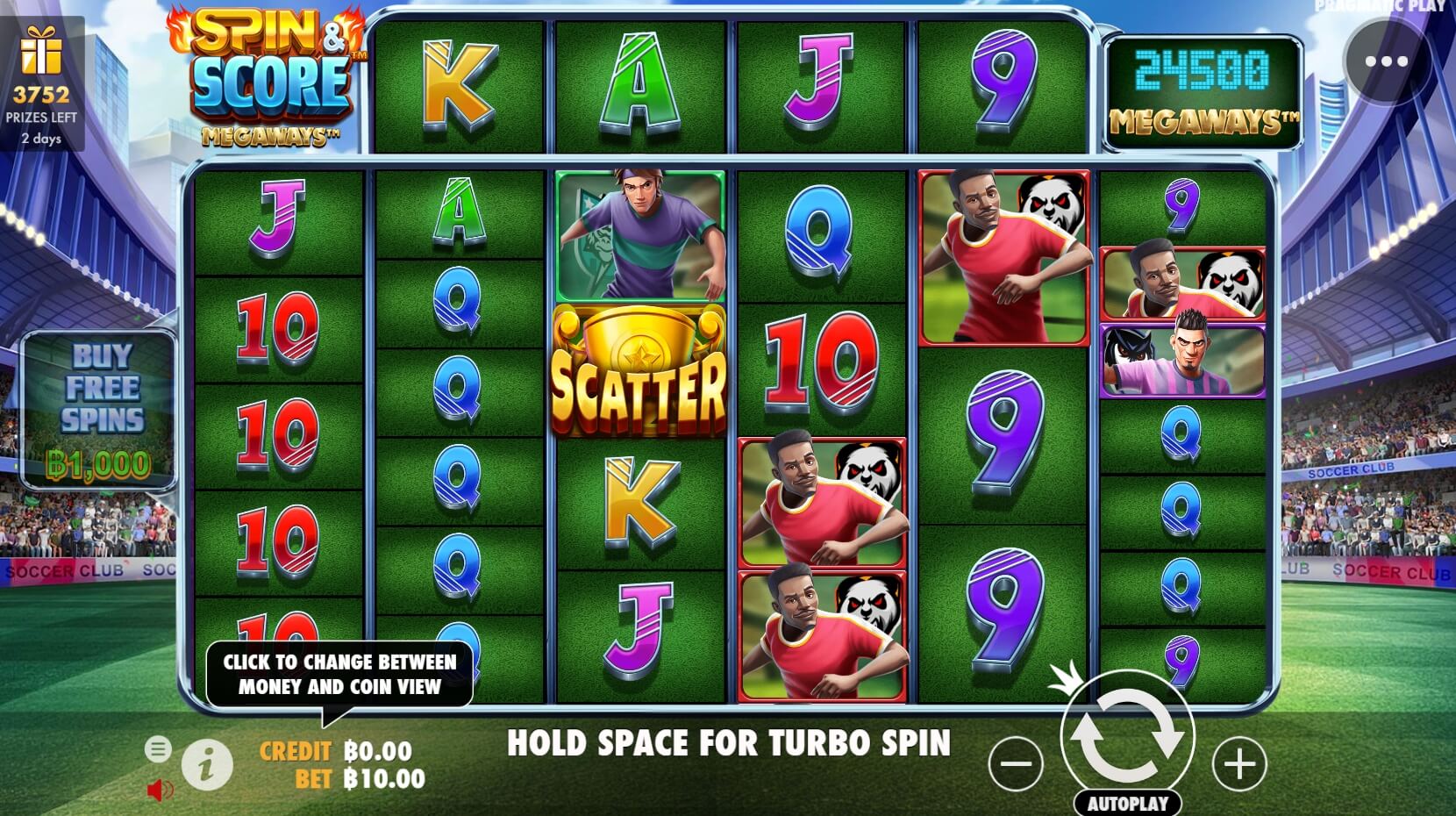Decrease the bet with the minus icon
1456x816 pixels.
pos(1017,762)
